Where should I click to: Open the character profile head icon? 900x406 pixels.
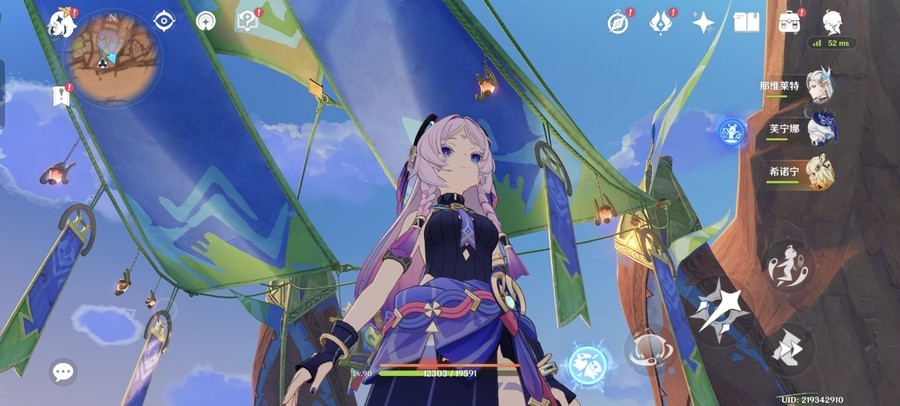click(831, 22)
